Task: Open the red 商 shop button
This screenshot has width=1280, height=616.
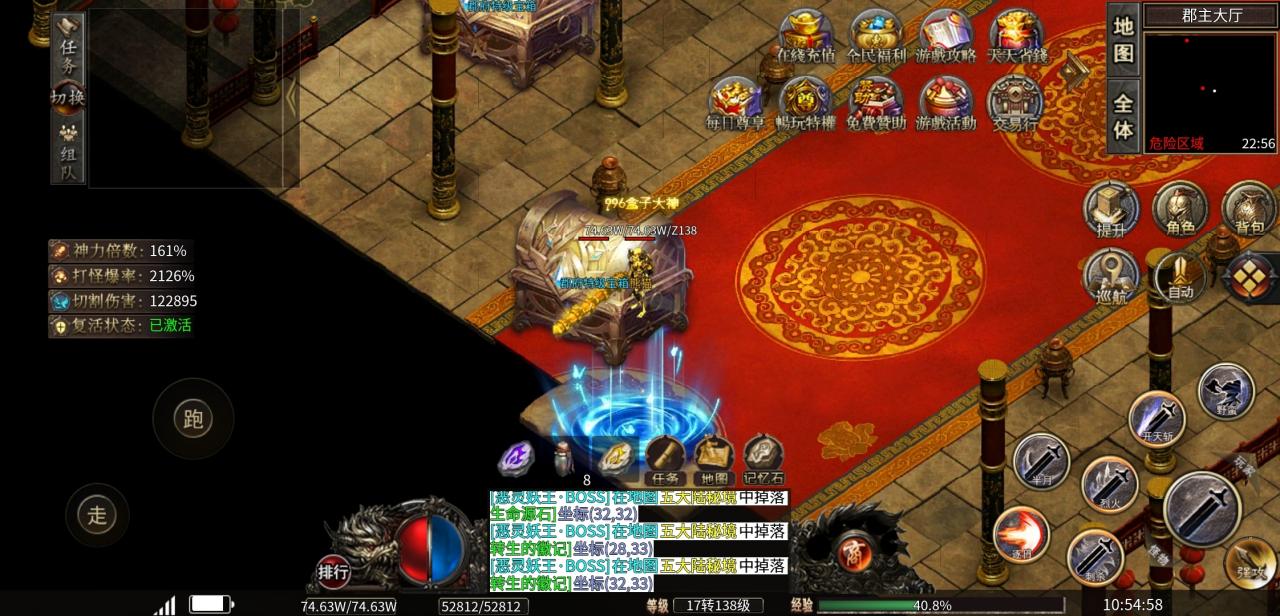Action: (854, 551)
